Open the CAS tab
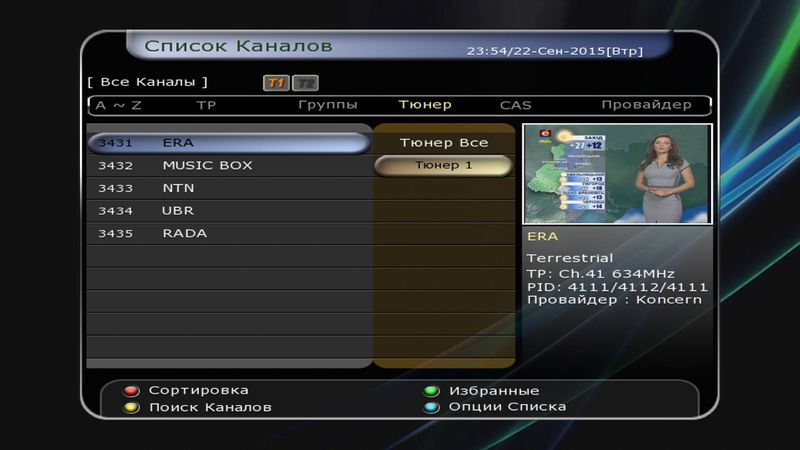Screen dimensions: 800x450 [x=516, y=105]
